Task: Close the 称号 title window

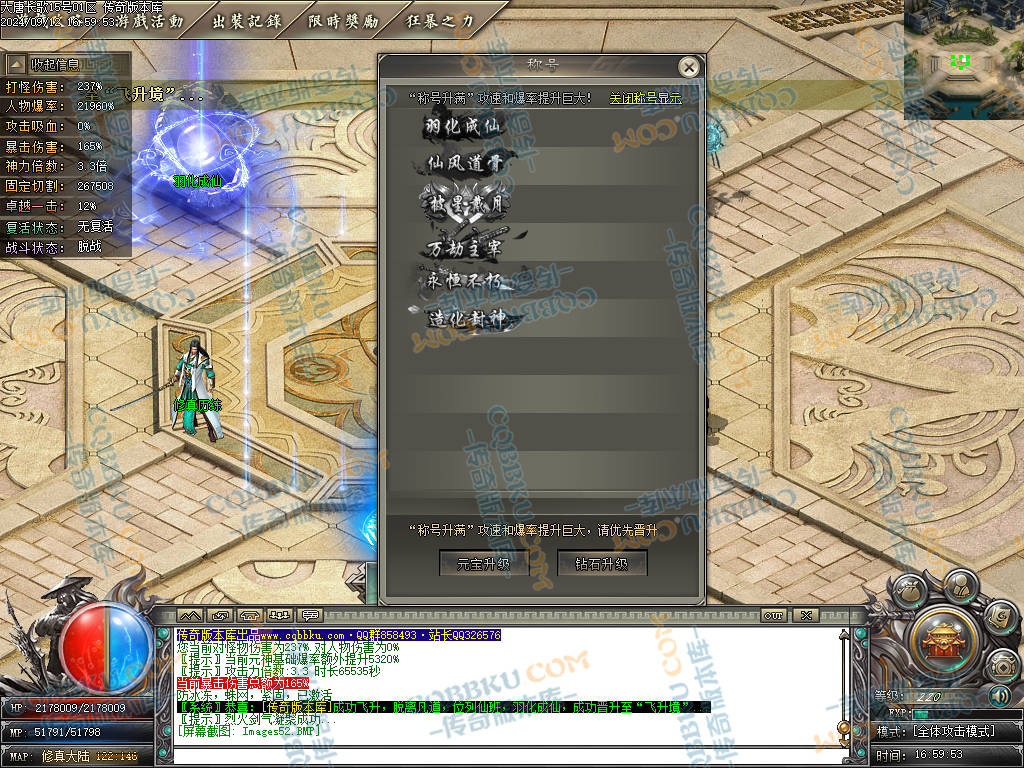Action: pyautogui.click(x=688, y=67)
